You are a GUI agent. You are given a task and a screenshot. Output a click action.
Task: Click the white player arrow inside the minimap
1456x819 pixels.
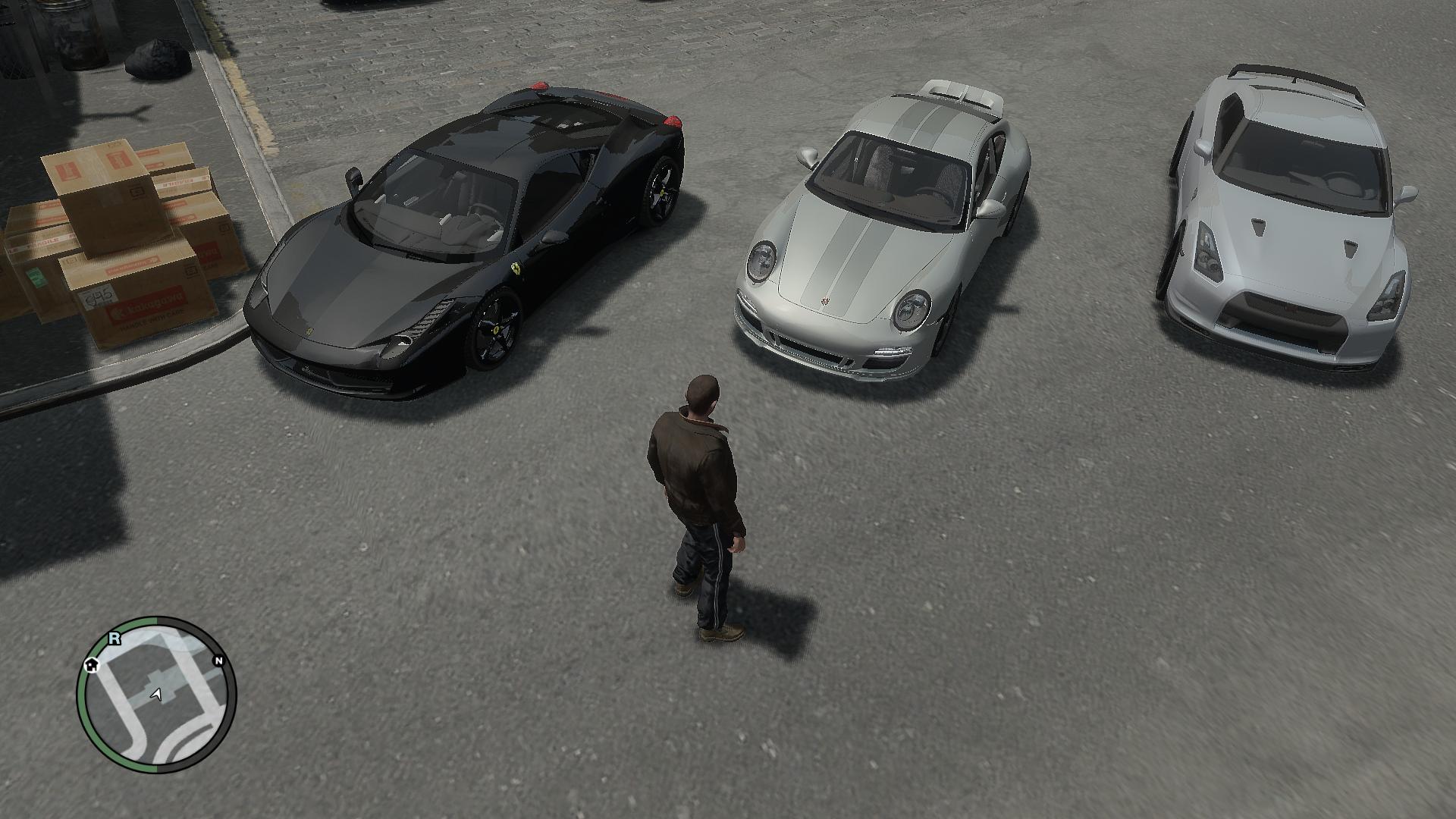(156, 694)
